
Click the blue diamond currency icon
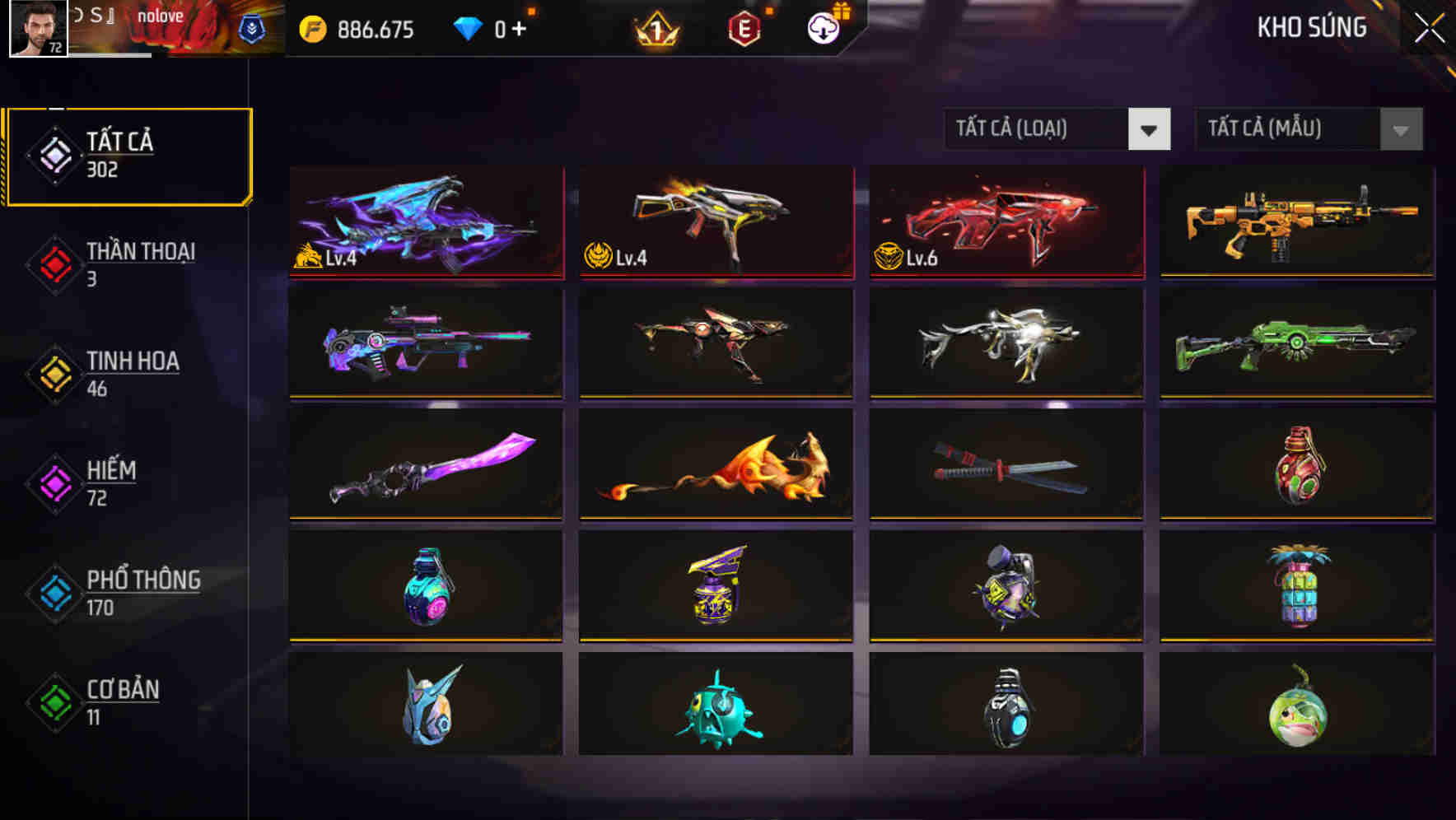pos(467,27)
